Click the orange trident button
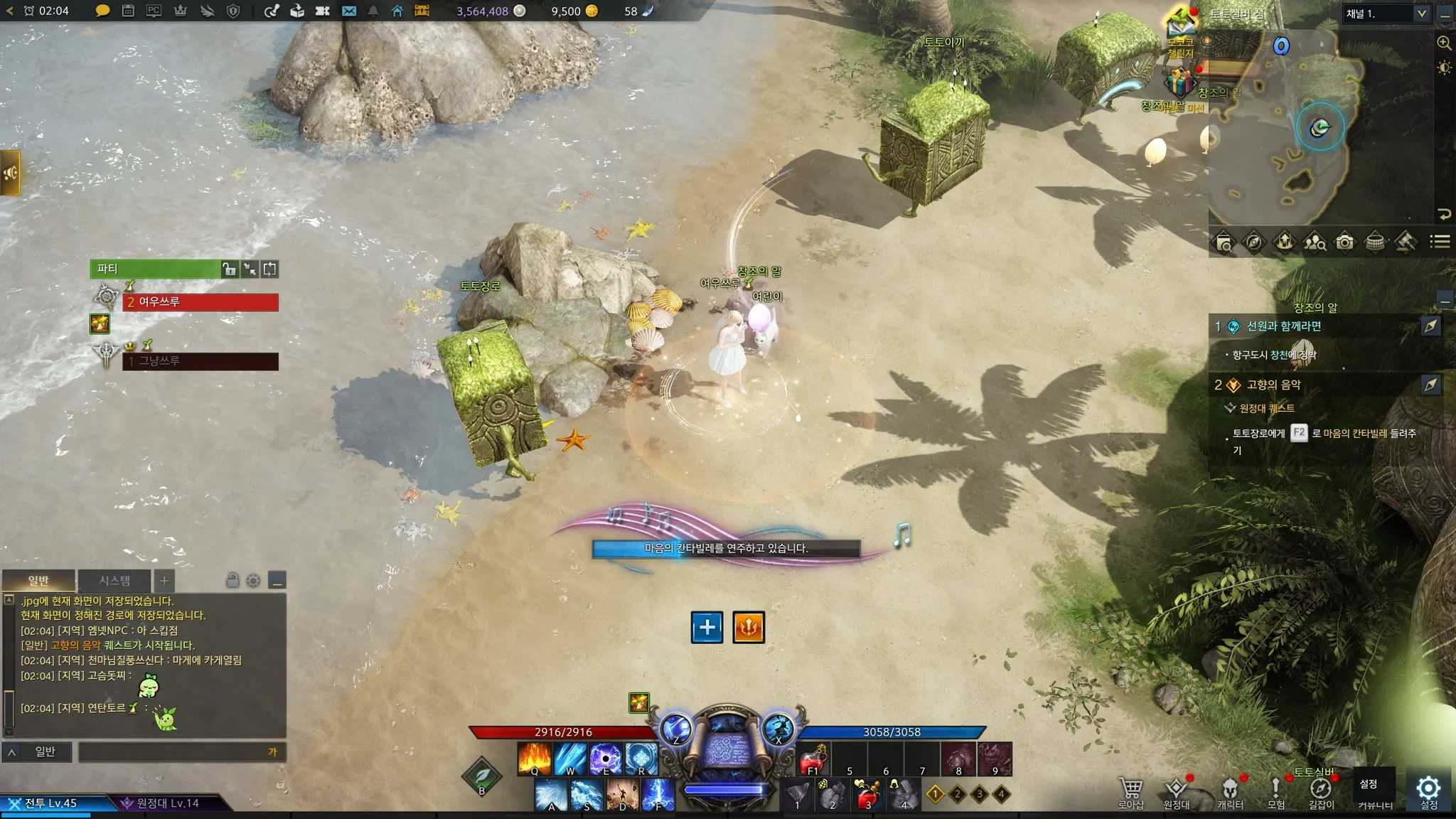 pos(749,627)
